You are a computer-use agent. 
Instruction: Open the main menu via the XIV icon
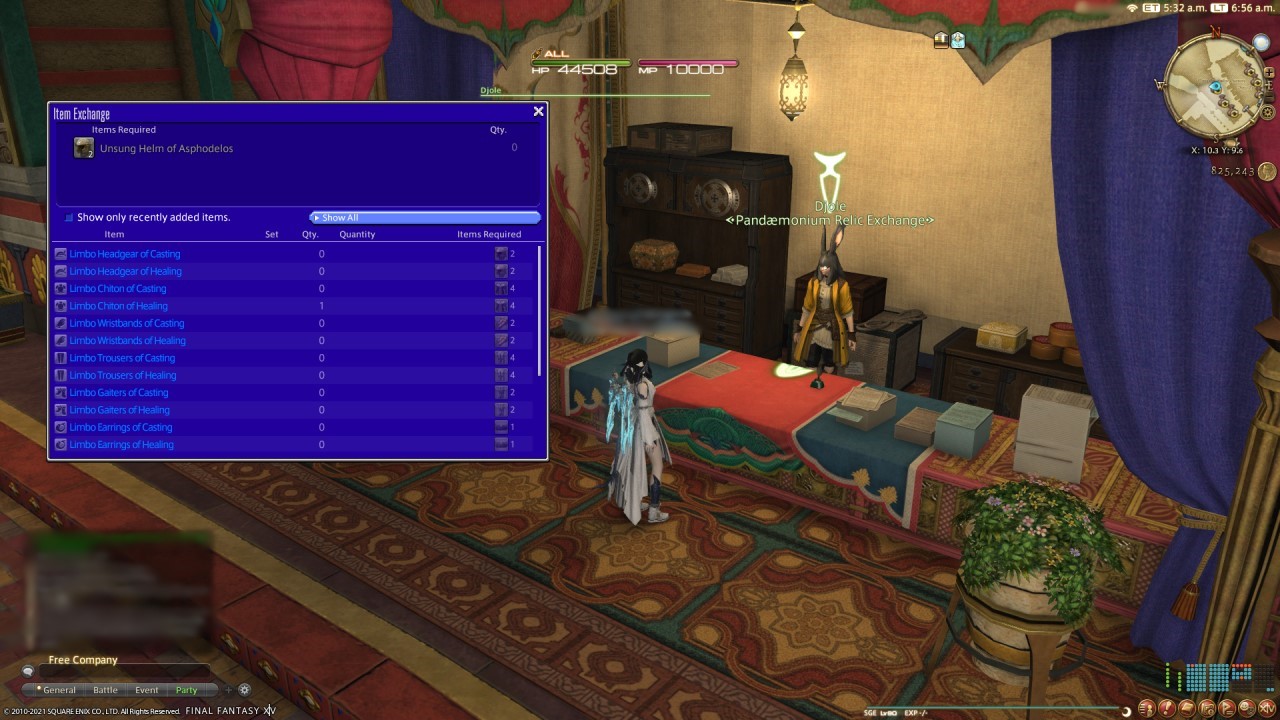1266,708
